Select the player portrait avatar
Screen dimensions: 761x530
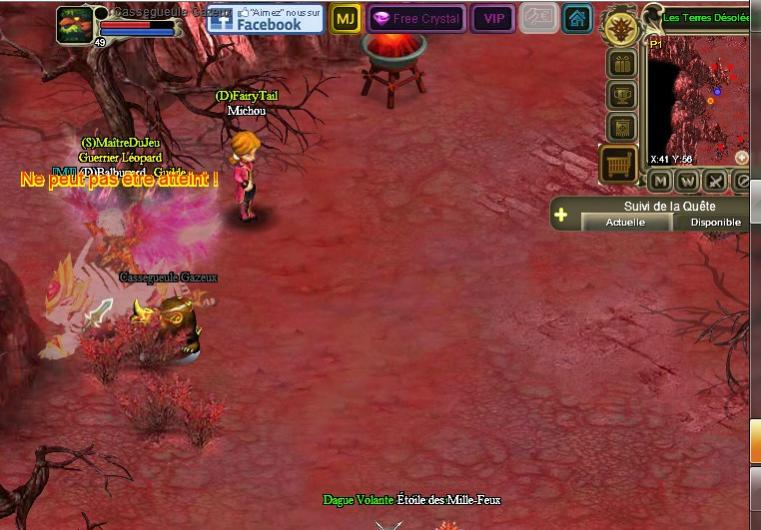[75, 24]
